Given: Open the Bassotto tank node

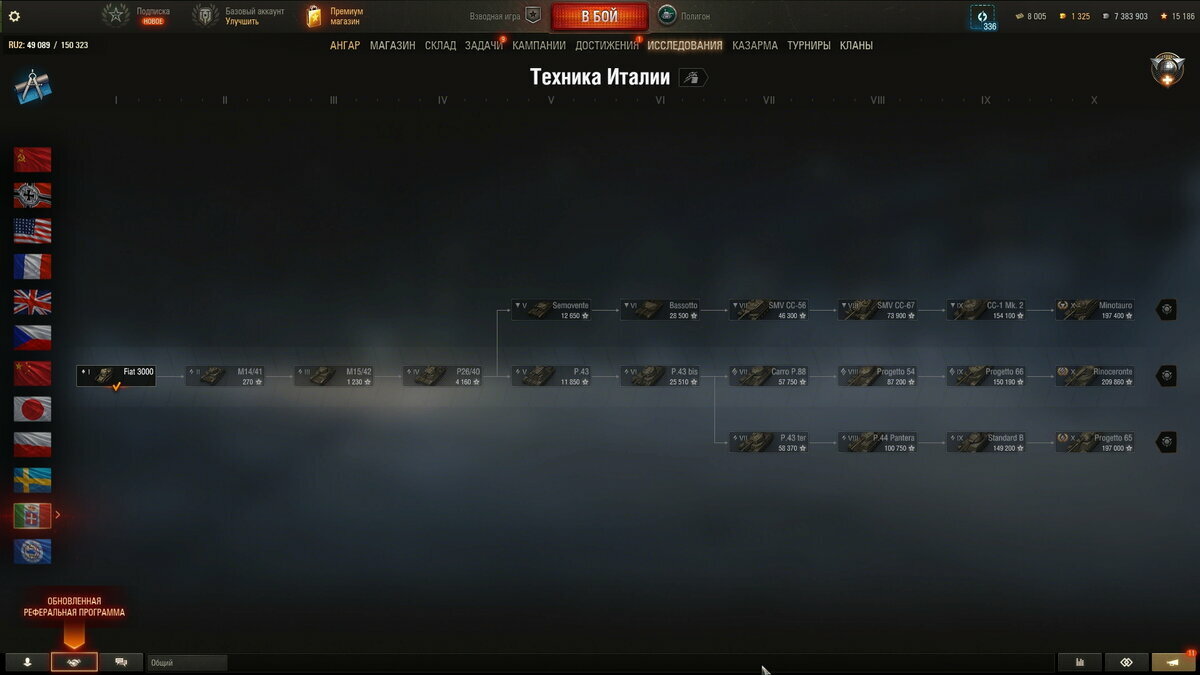Looking at the screenshot, I should [x=659, y=309].
